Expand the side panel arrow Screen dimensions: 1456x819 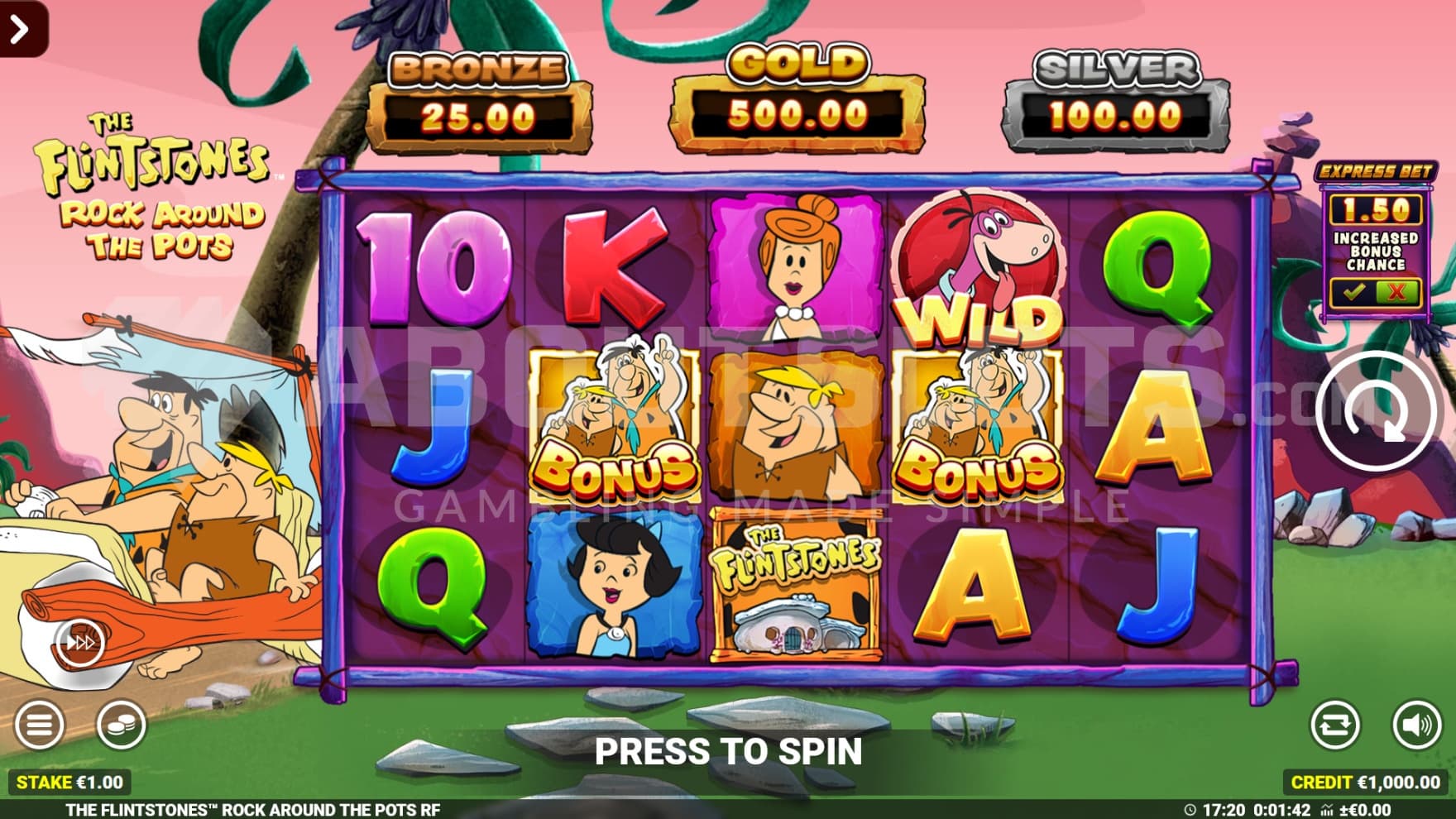(x=20, y=28)
